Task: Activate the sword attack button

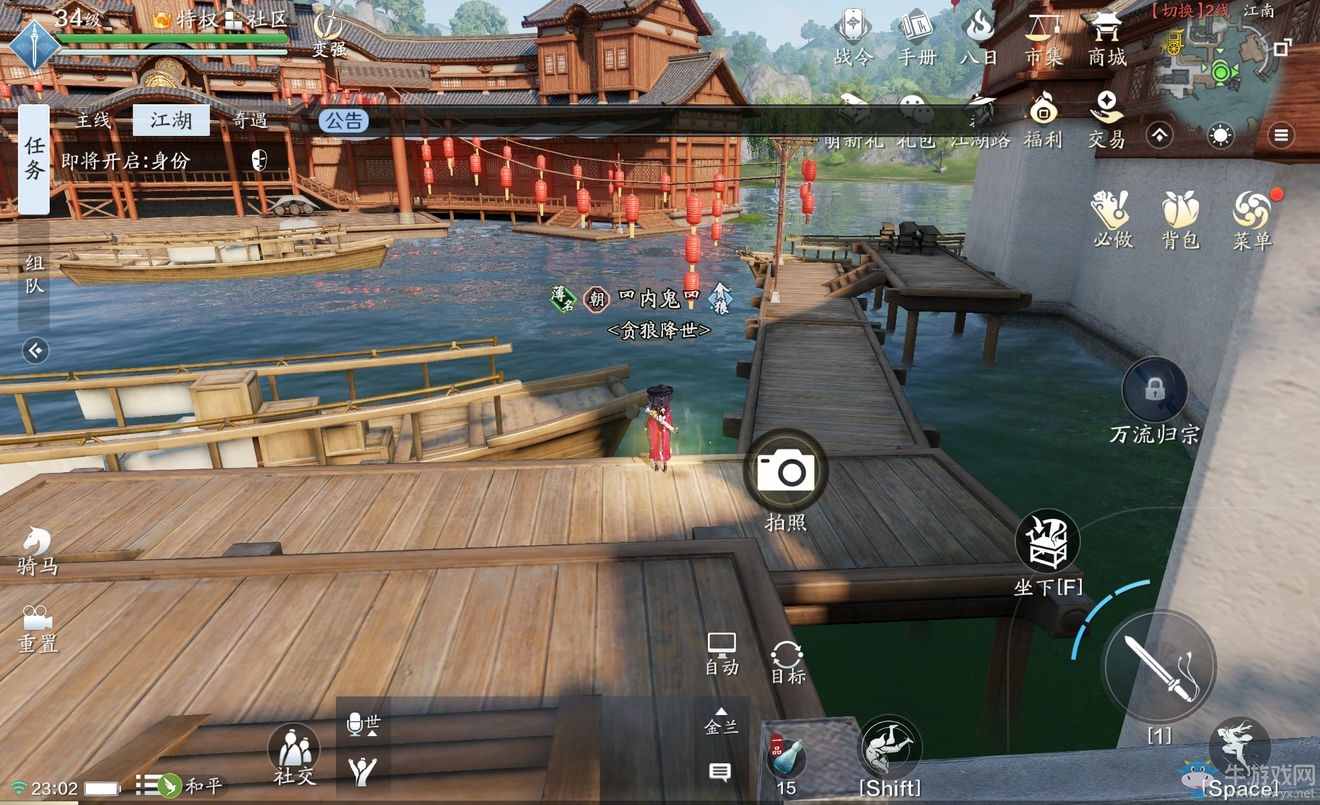Action: pos(1158,667)
